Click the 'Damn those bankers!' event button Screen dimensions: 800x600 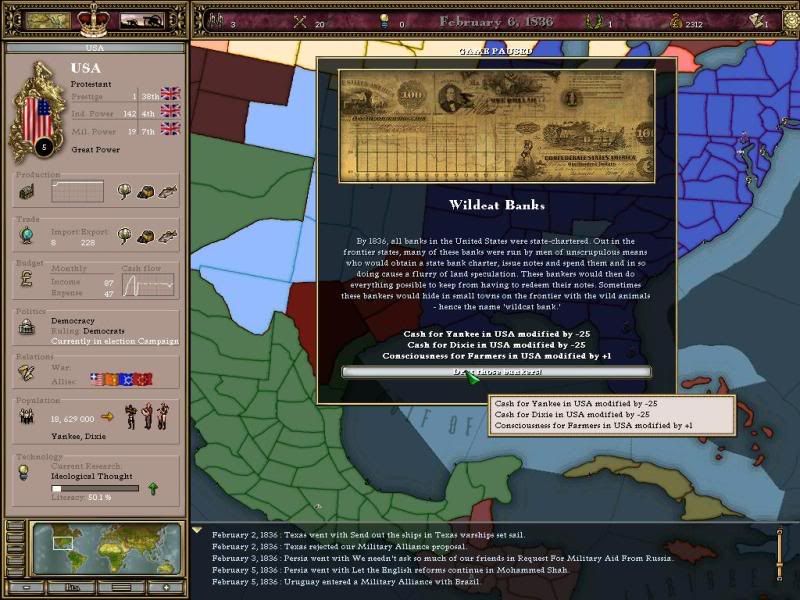pyautogui.click(x=496, y=372)
